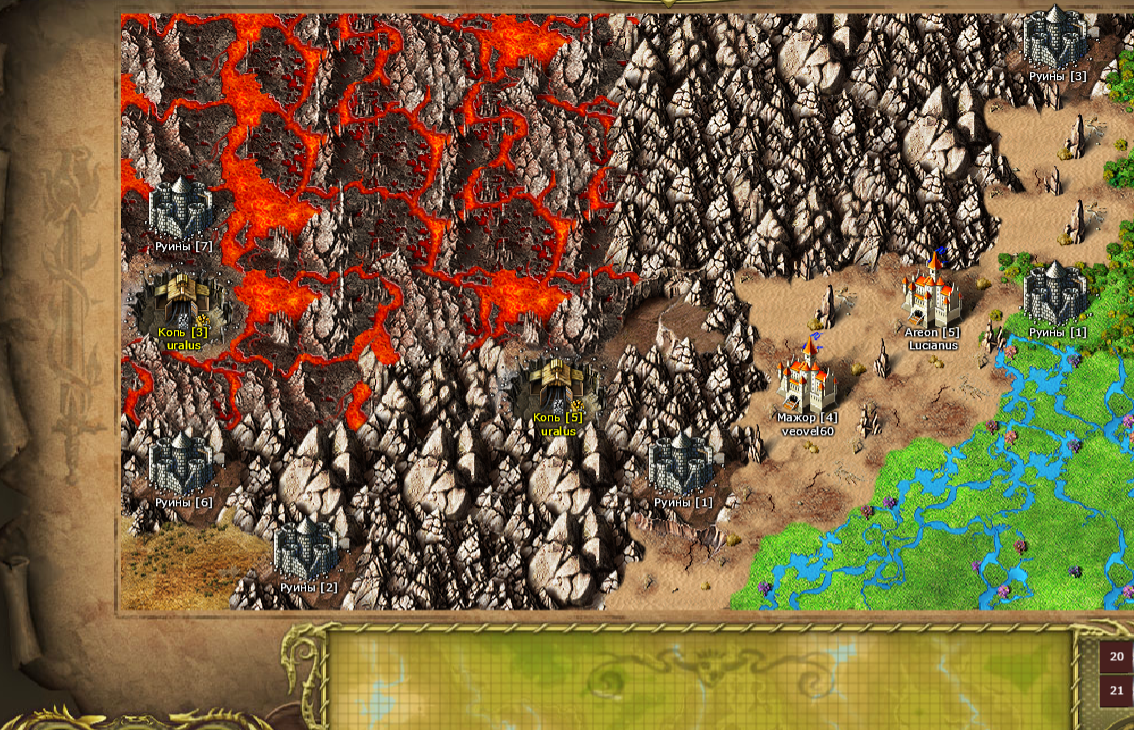Select the Areon [5] castle of Lucianus
The image size is (1134, 730).
tap(932, 293)
